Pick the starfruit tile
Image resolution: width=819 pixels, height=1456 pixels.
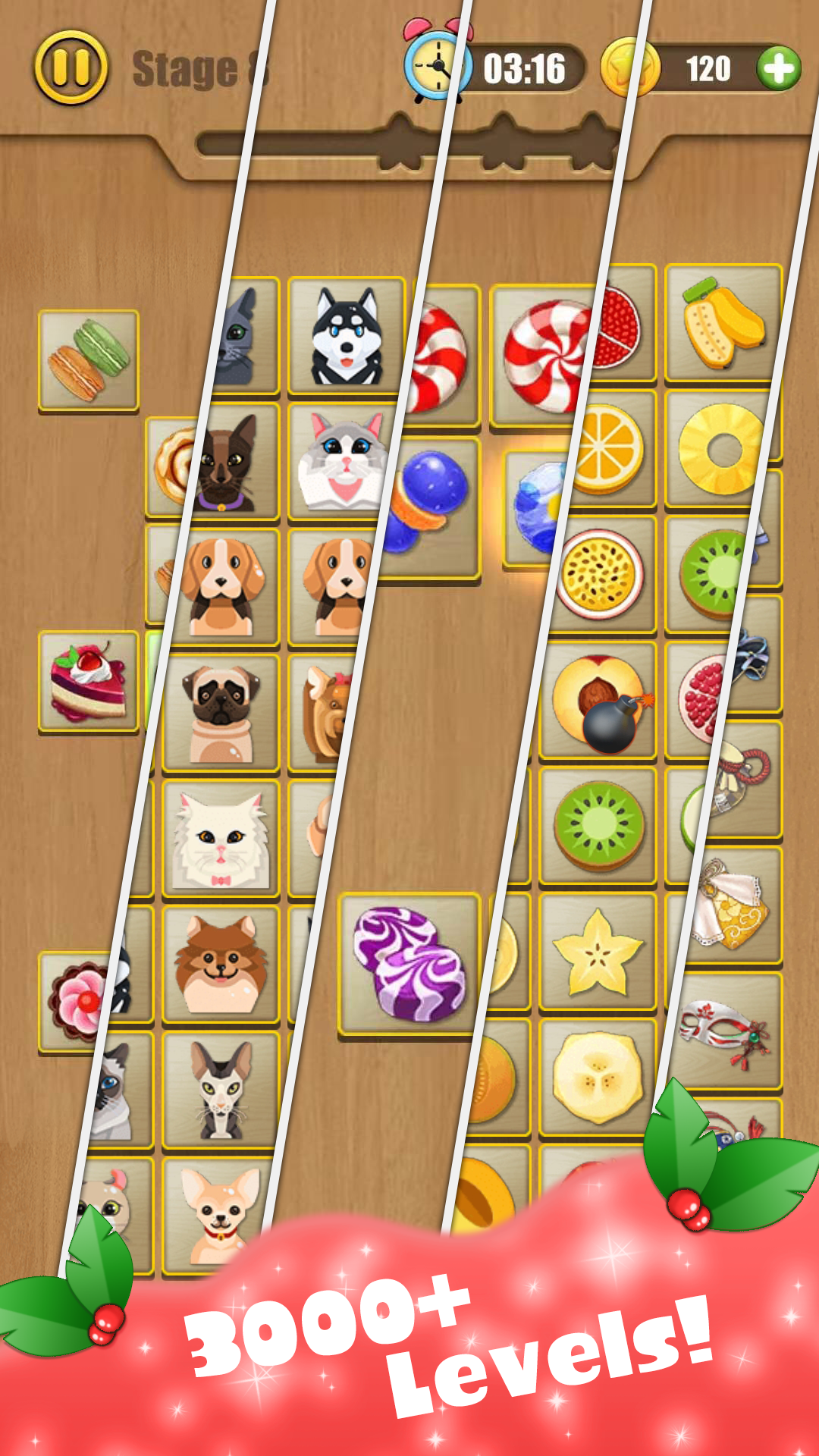point(598,952)
